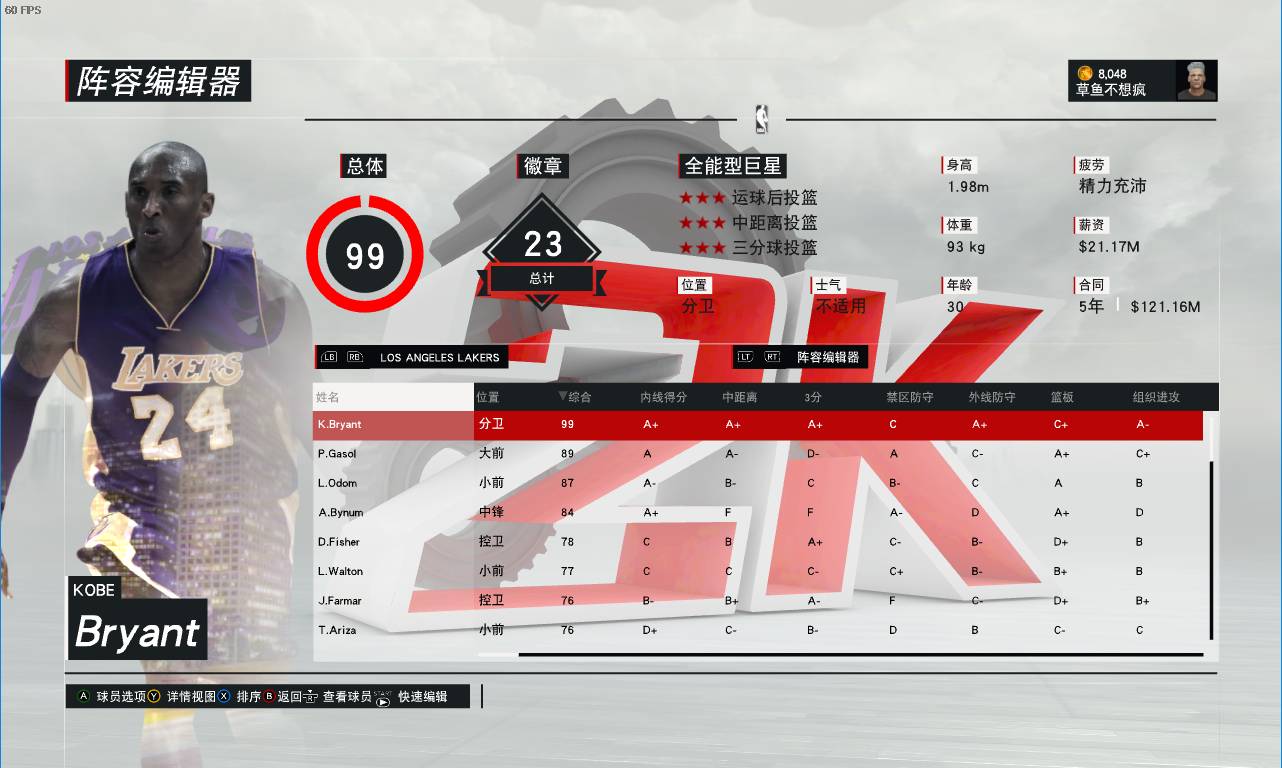This screenshot has width=1282, height=768.
Task: Sort roster by the 位置 column header
Action: (x=487, y=396)
